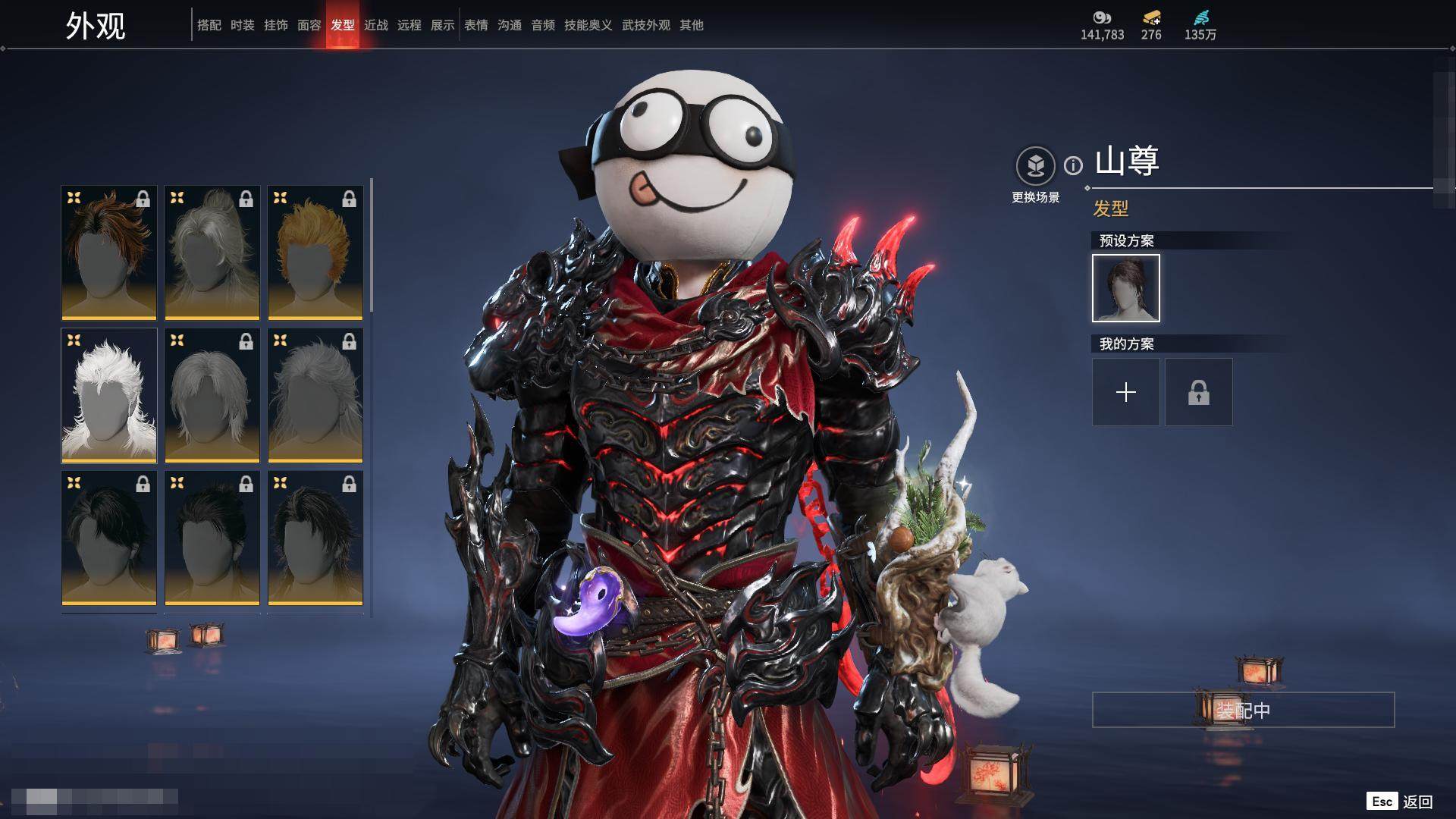Screen dimensions: 1456x819
Task: Click the locked 我的方案 slot
Action: coord(1198,392)
